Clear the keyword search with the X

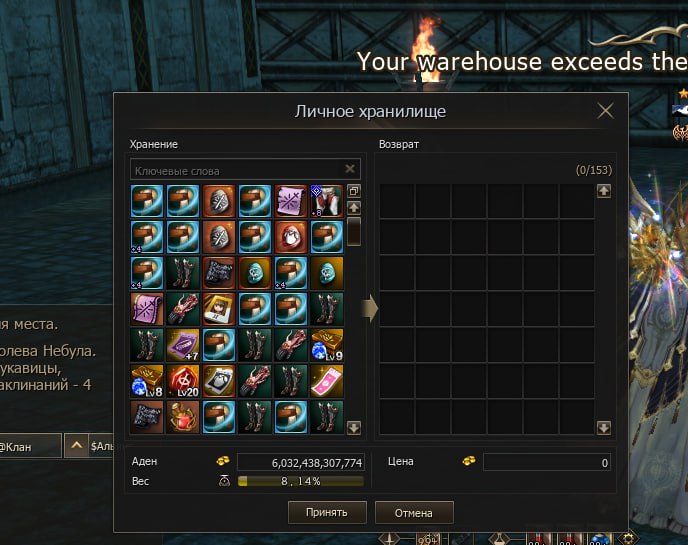350,170
